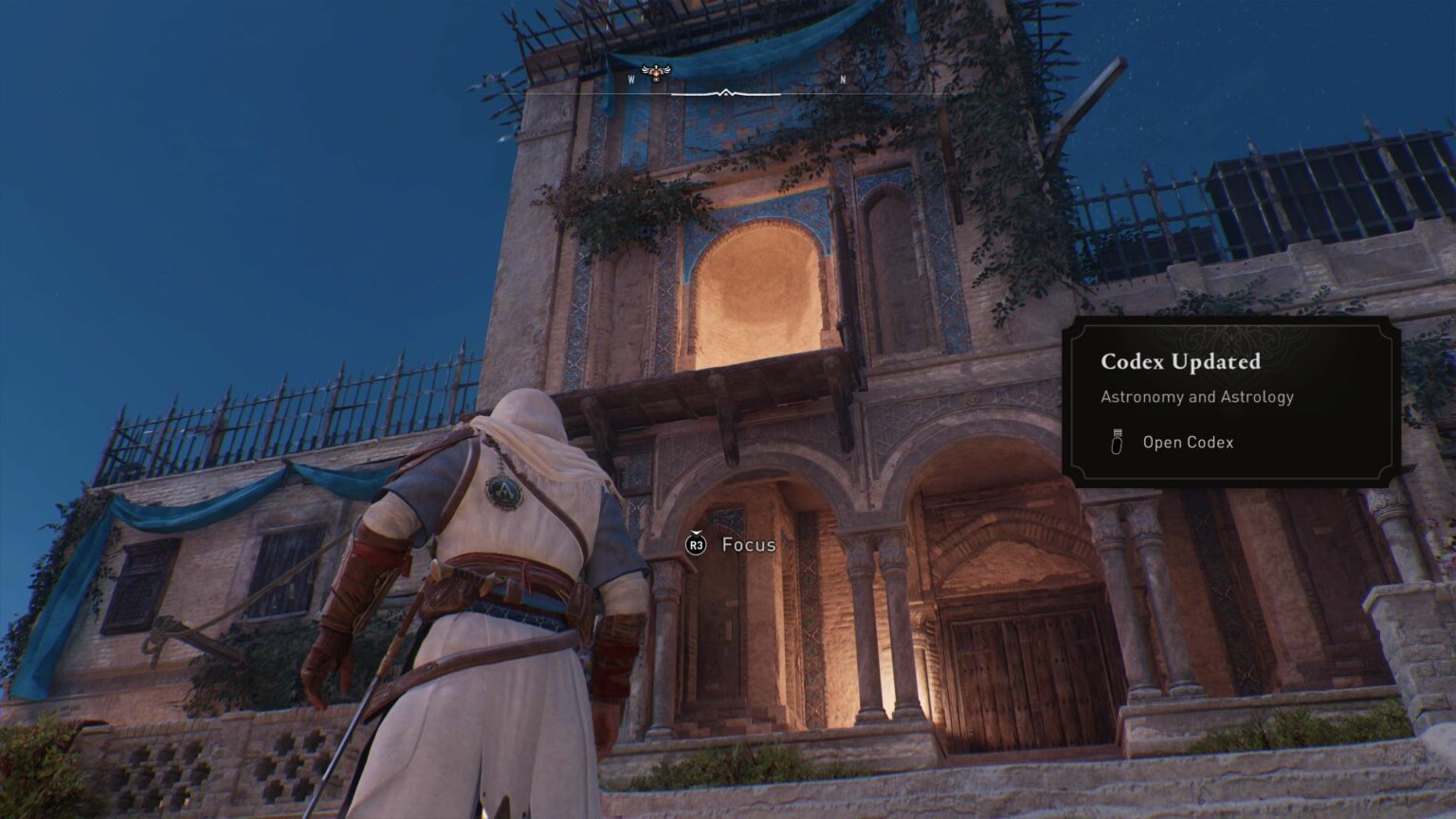This screenshot has height=819, width=1456.
Task: Select the compass center peak indicator
Action: [x=725, y=92]
